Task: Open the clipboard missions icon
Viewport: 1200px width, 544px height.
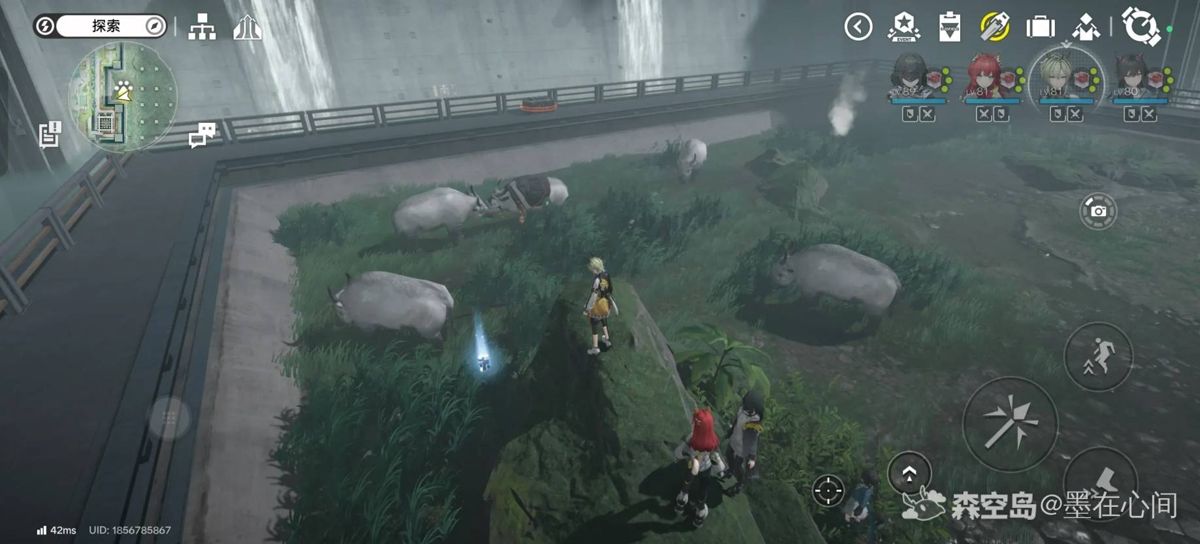Action: click(x=950, y=26)
